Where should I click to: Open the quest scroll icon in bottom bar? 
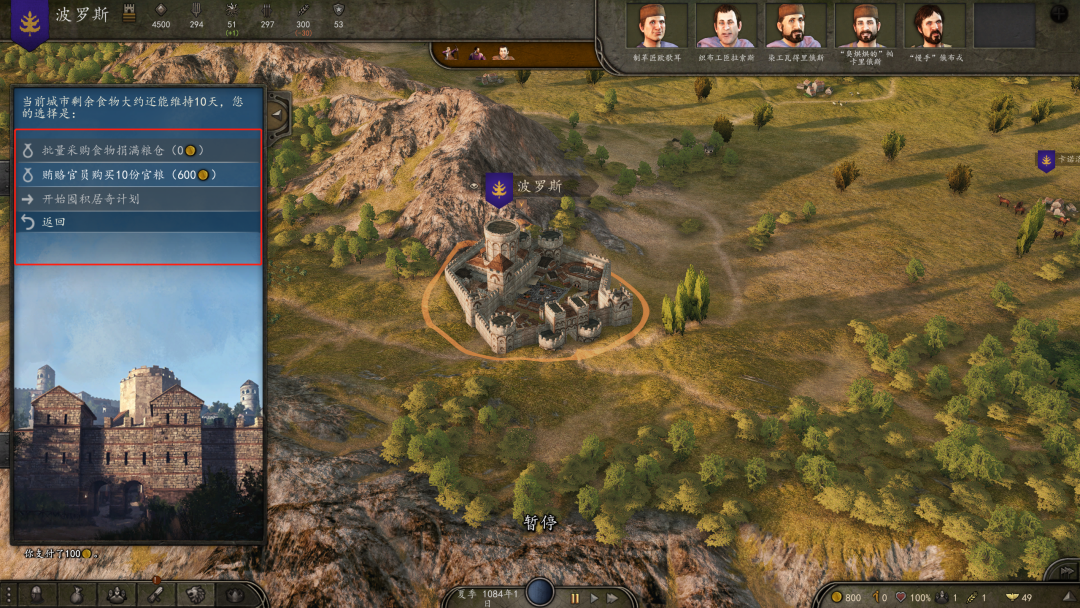(x=156, y=594)
